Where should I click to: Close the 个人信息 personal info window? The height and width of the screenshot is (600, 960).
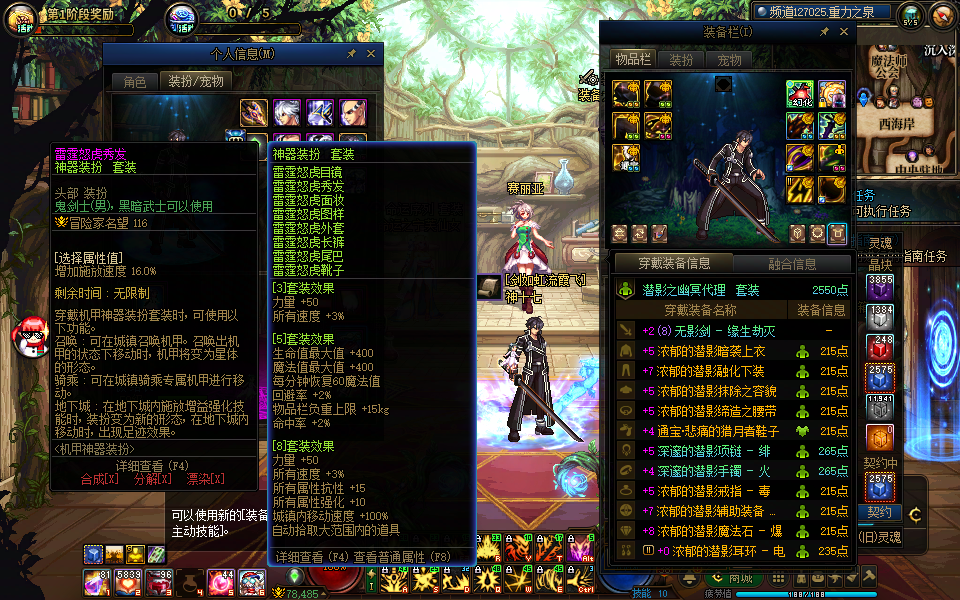(371, 53)
